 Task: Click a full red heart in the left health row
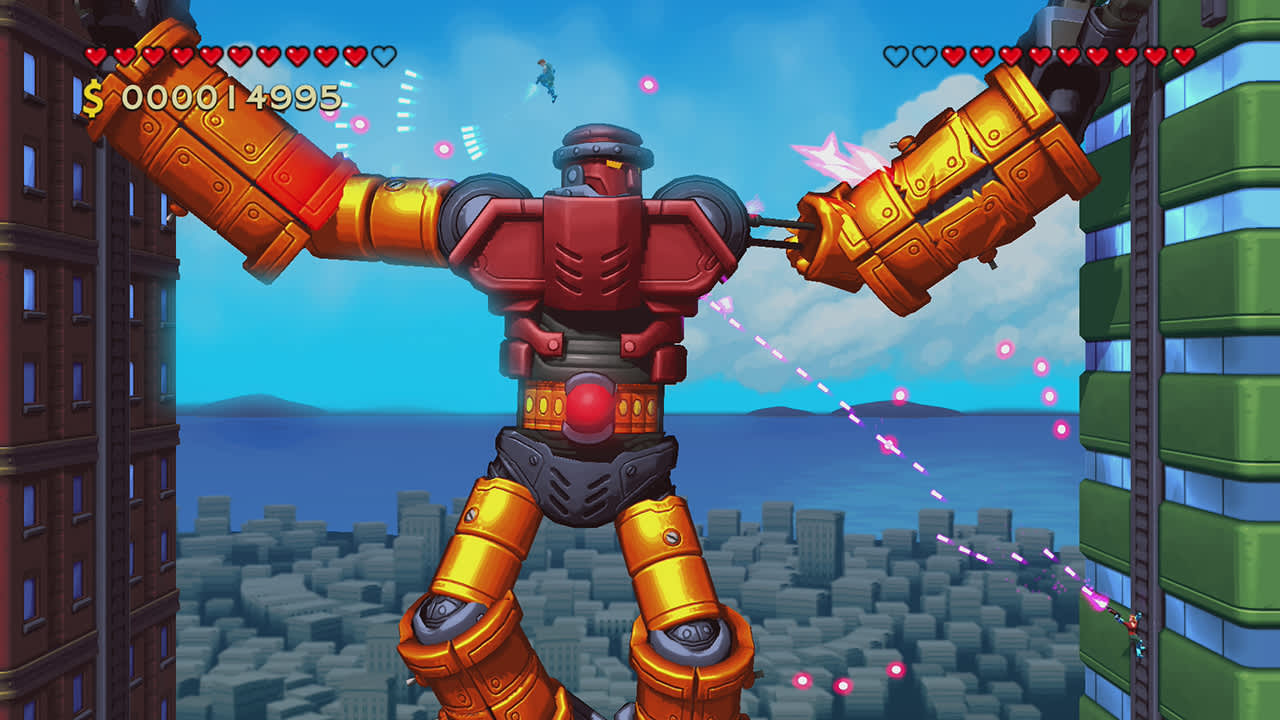[97, 56]
